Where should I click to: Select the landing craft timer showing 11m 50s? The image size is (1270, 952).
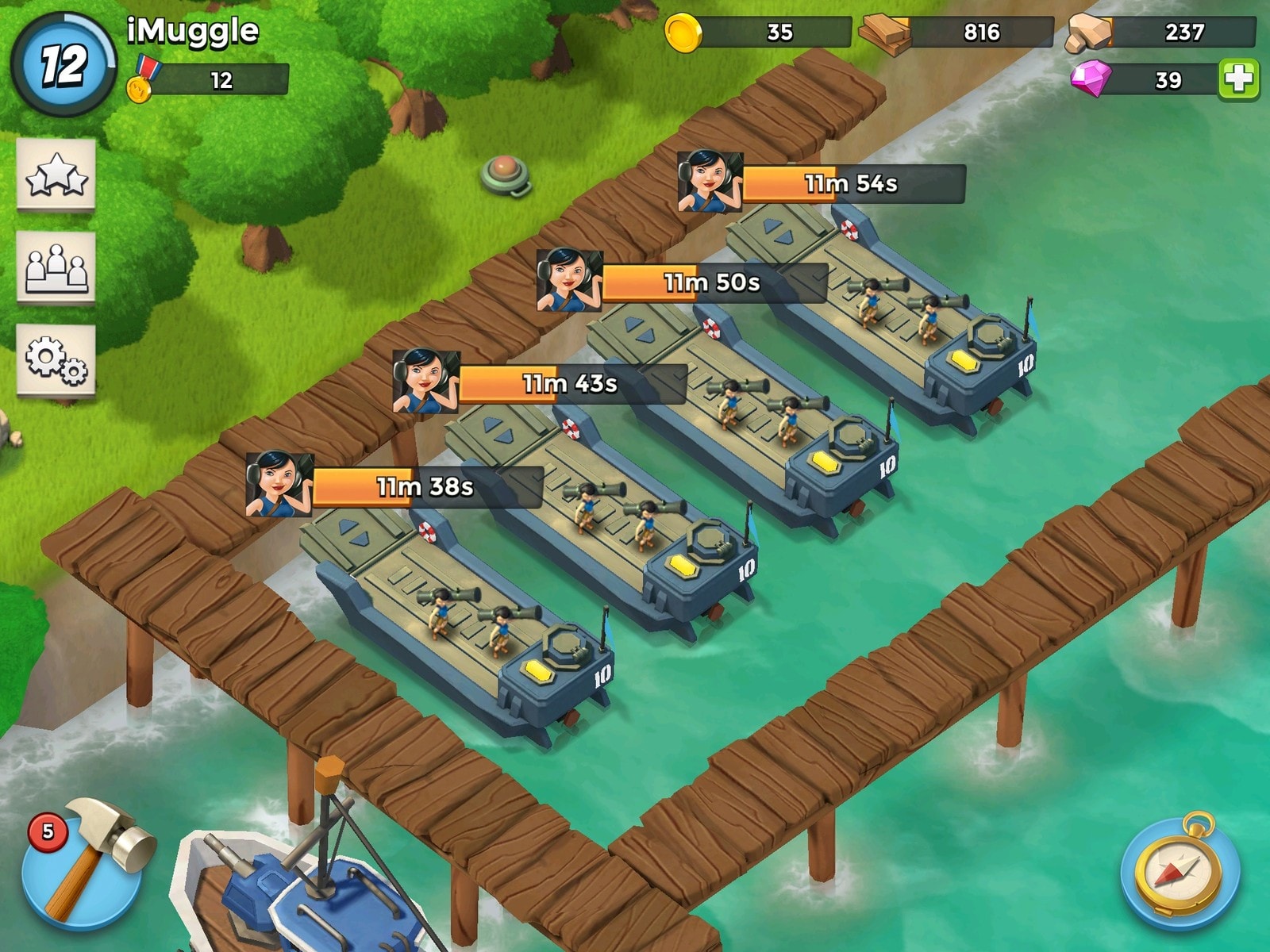pos(714,282)
